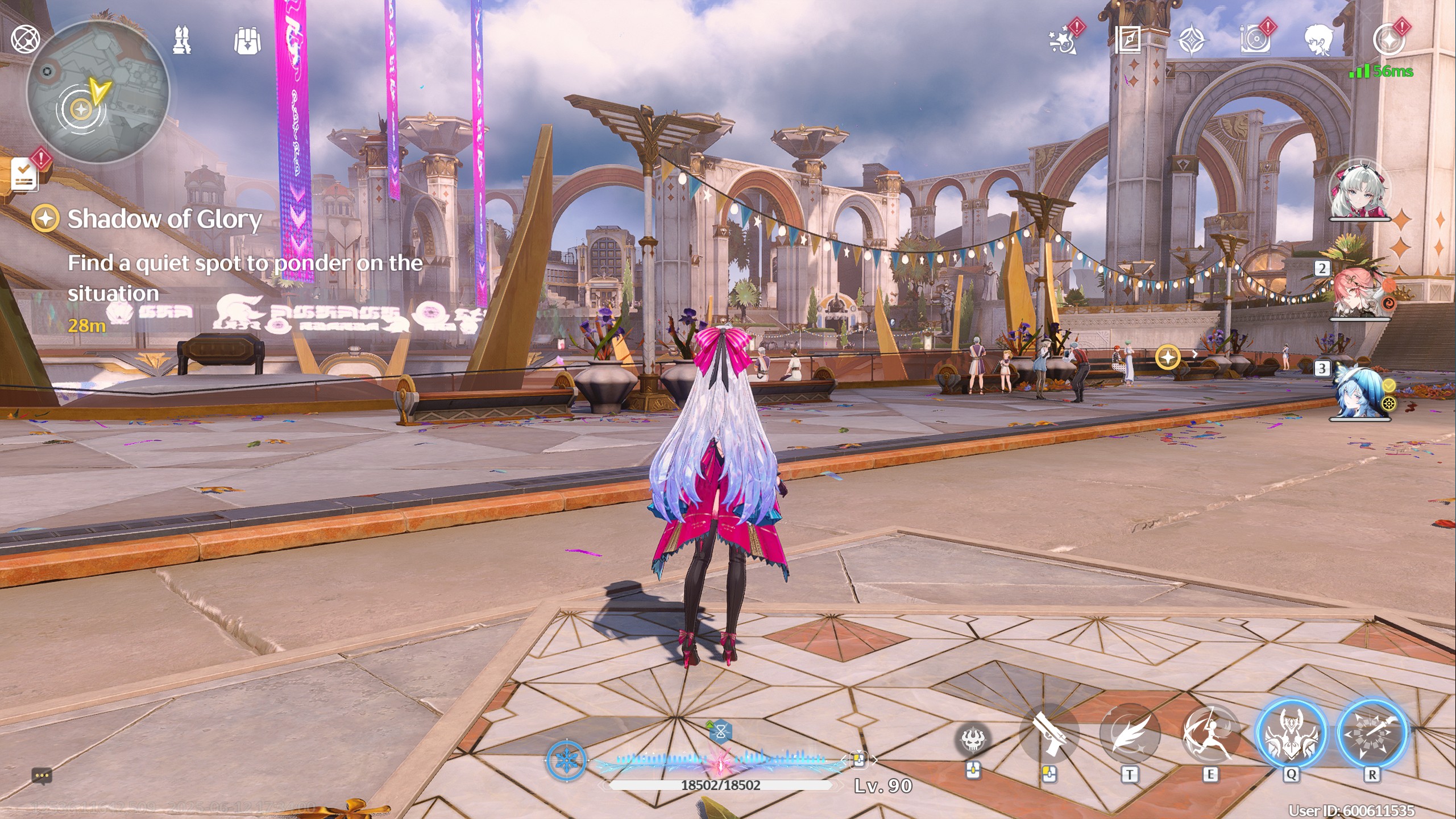The width and height of the screenshot is (1456, 819).
Task: Open the shooting stars event icon
Action: click(1063, 40)
